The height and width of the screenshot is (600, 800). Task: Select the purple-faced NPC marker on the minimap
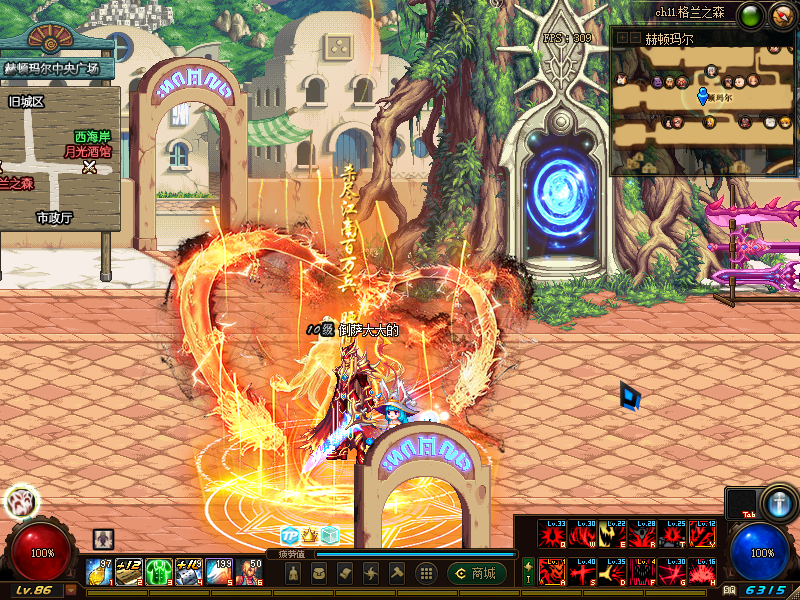(x=656, y=82)
